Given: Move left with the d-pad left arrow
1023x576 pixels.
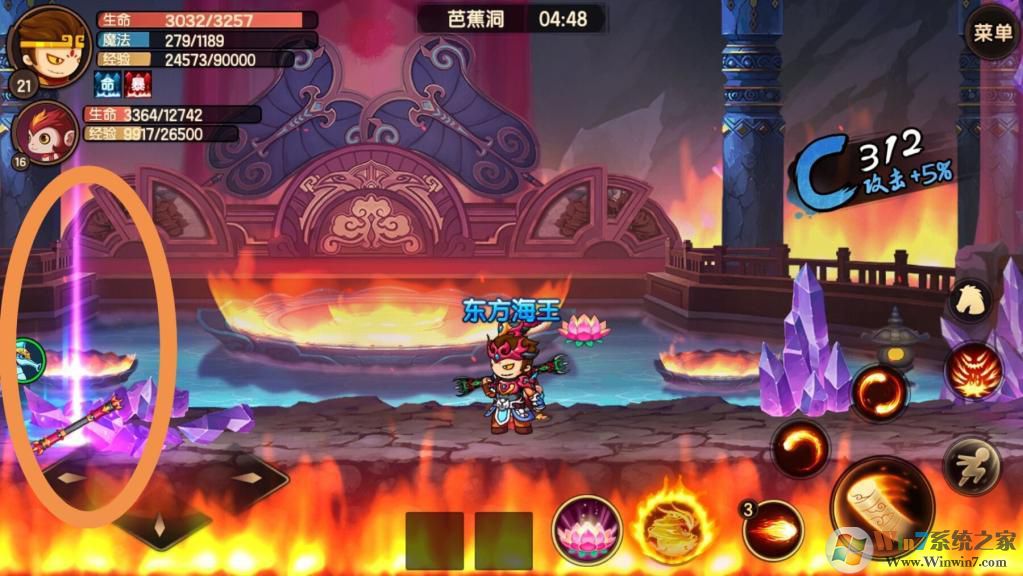Looking at the screenshot, I should pyautogui.click(x=73, y=478).
